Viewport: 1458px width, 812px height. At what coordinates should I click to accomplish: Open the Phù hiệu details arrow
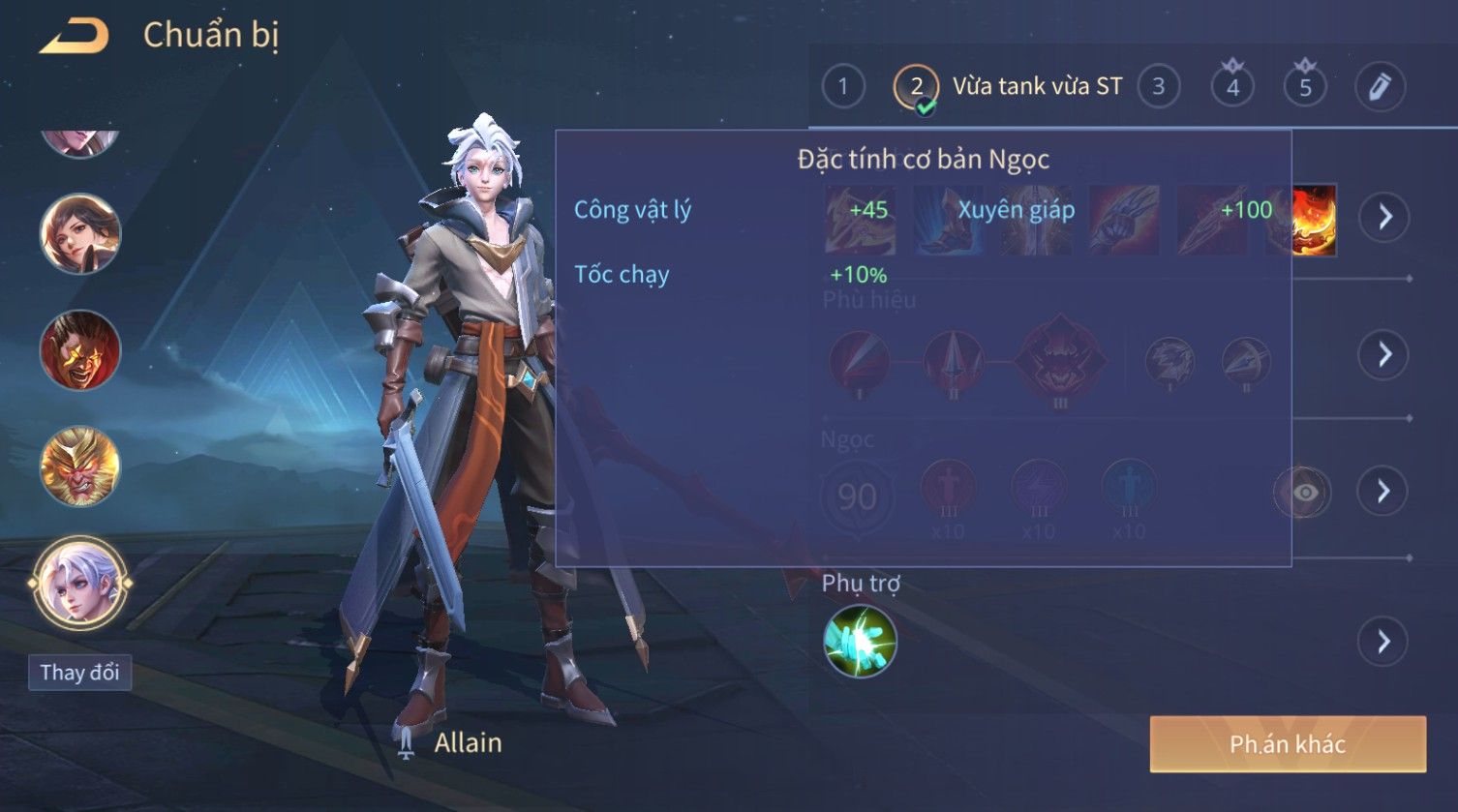coord(1384,355)
